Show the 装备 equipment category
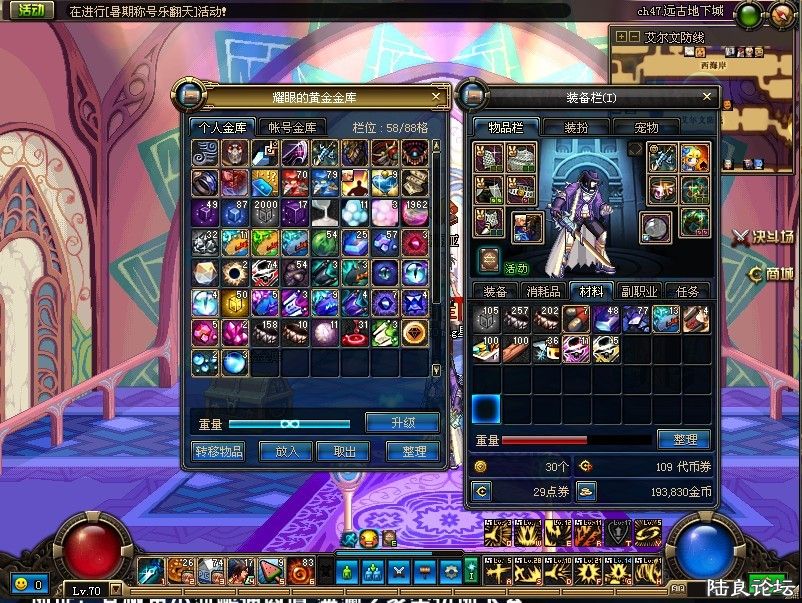 coord(495,291)
